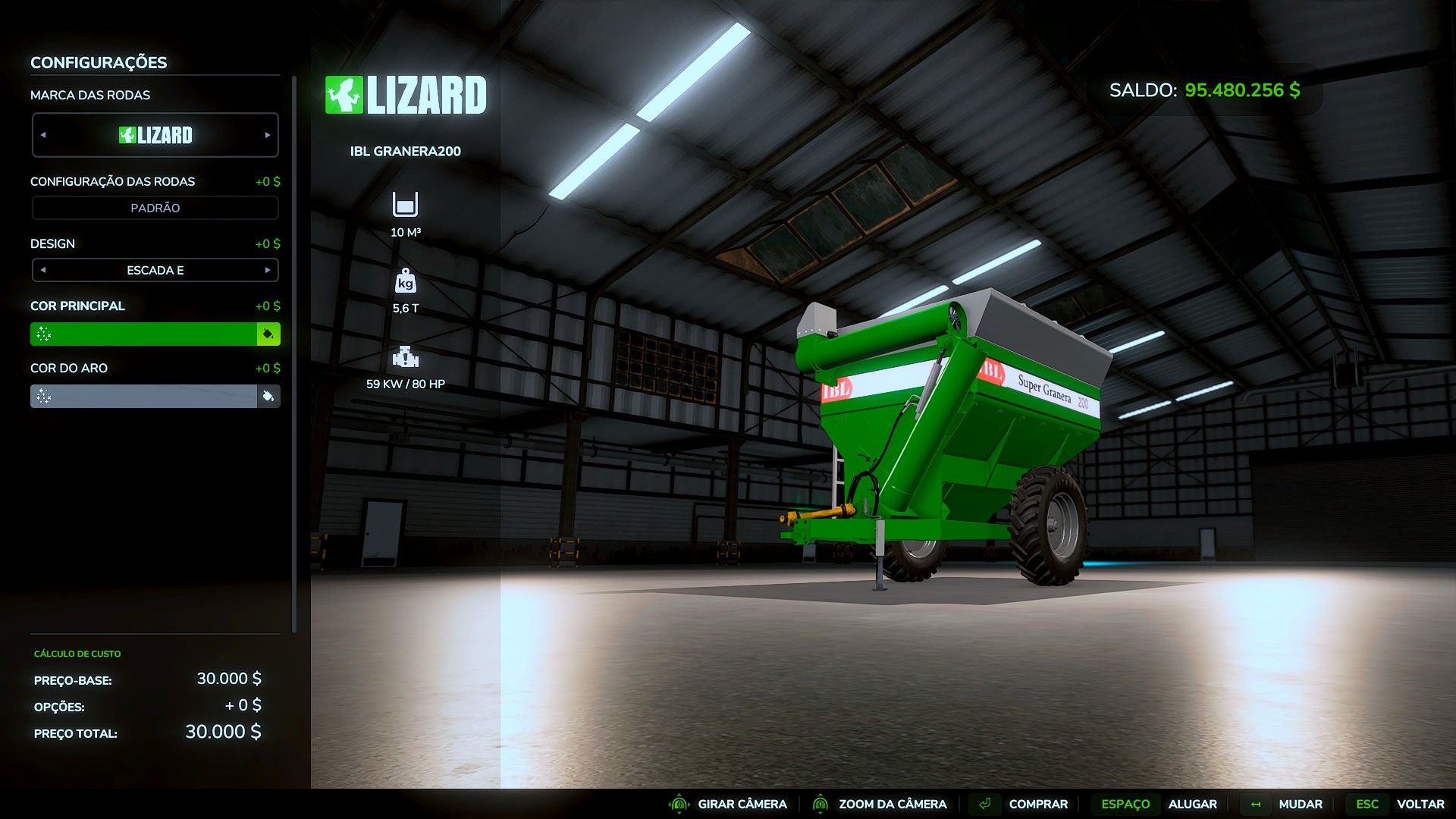Click the Padrão wheel configuration field
Viewport: 1456px width, 819px height.
coord(155,208)
